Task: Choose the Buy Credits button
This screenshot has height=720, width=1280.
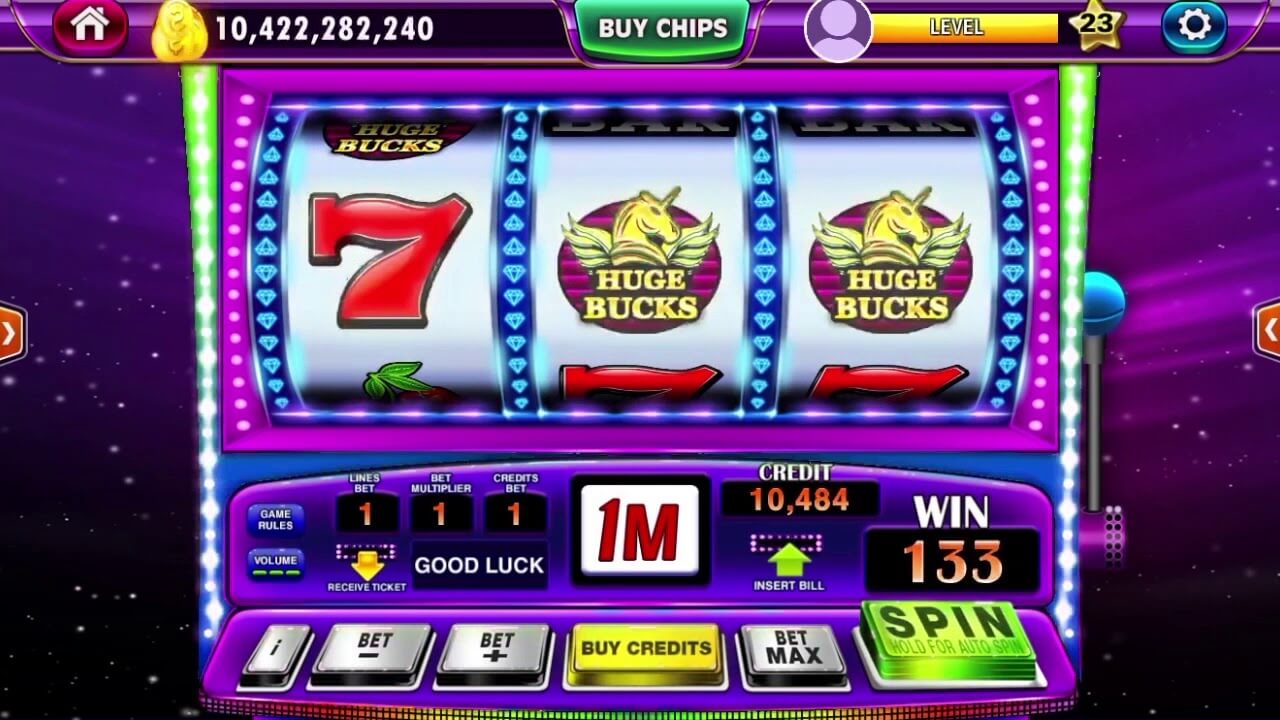Action: pyautogui.click(x=646, y=649)
